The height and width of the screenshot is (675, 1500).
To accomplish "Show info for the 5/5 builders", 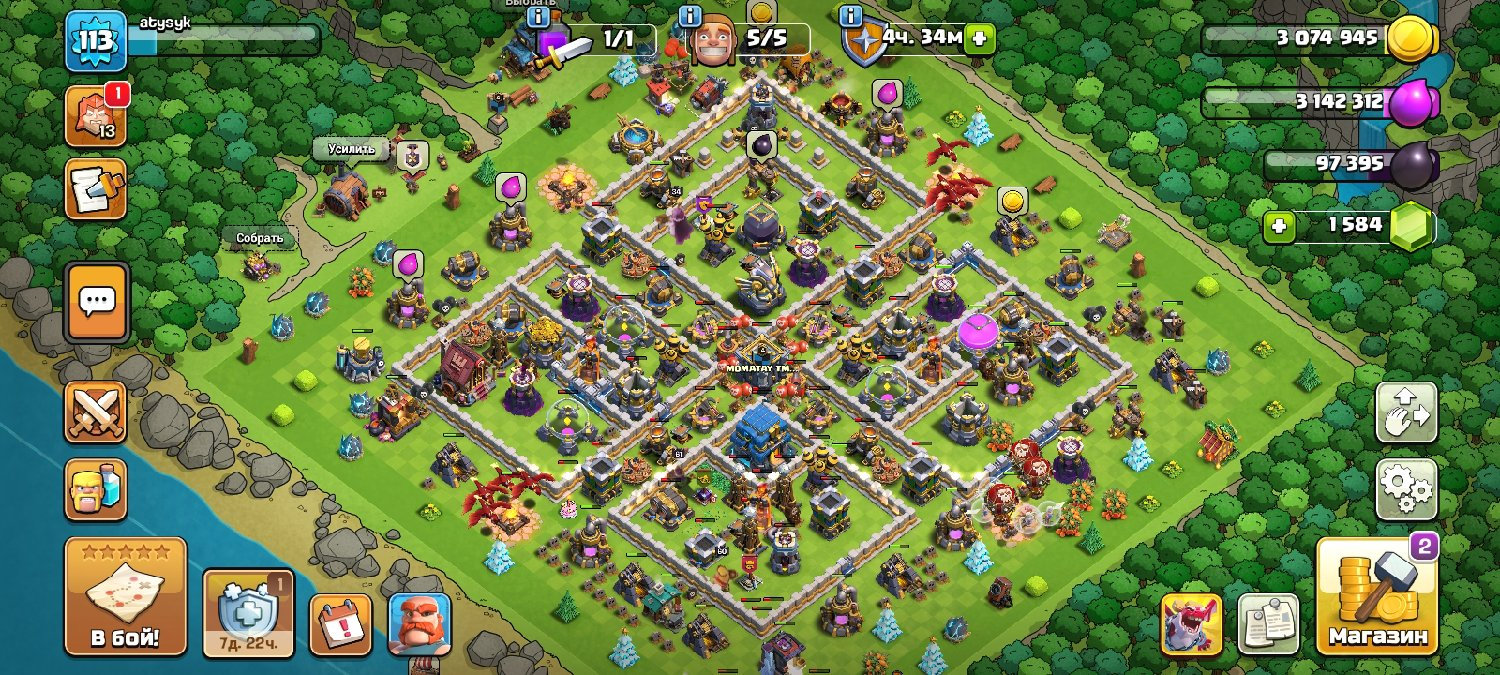I will (689, 16).
